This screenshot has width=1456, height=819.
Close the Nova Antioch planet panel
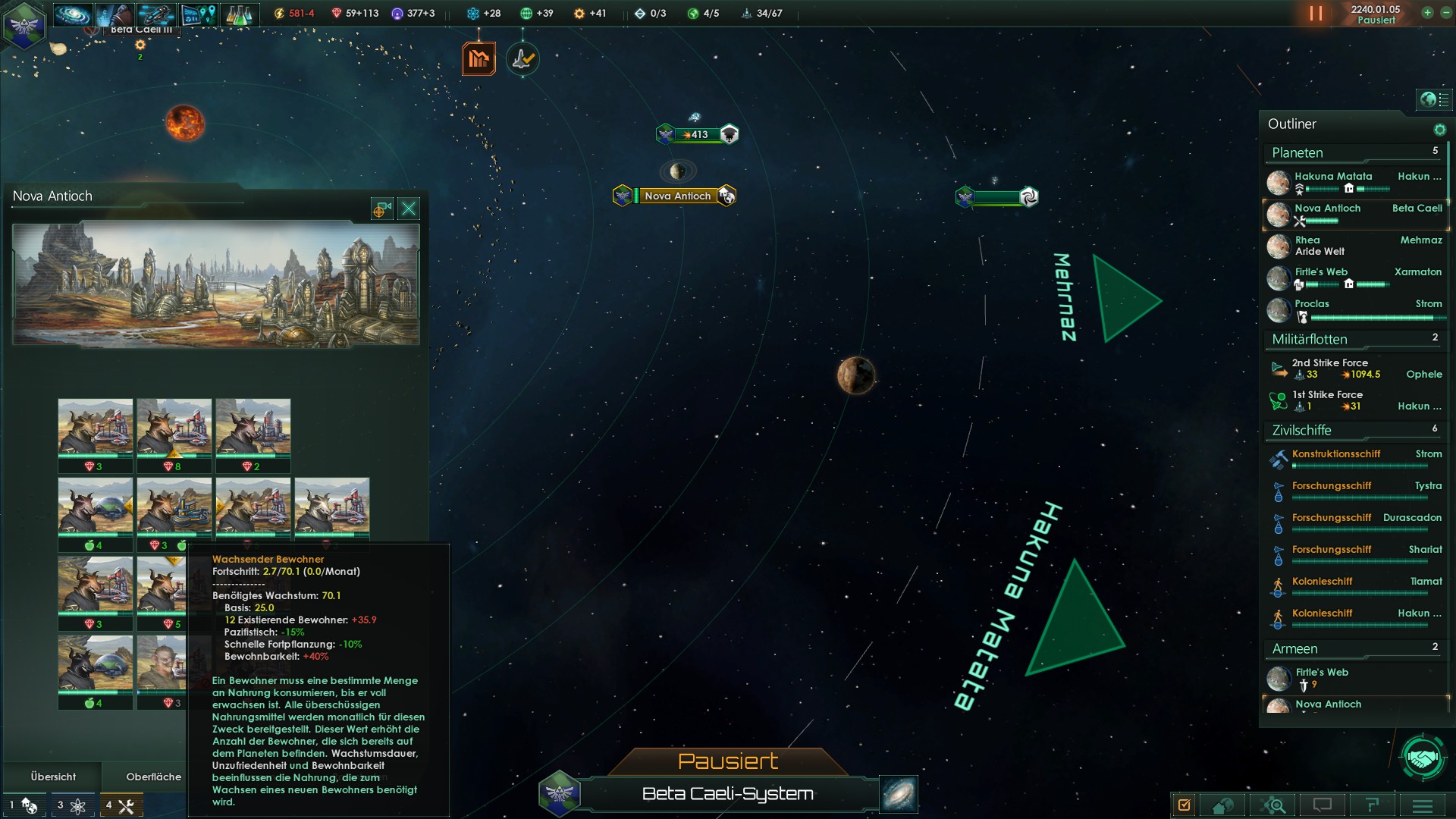409,209
